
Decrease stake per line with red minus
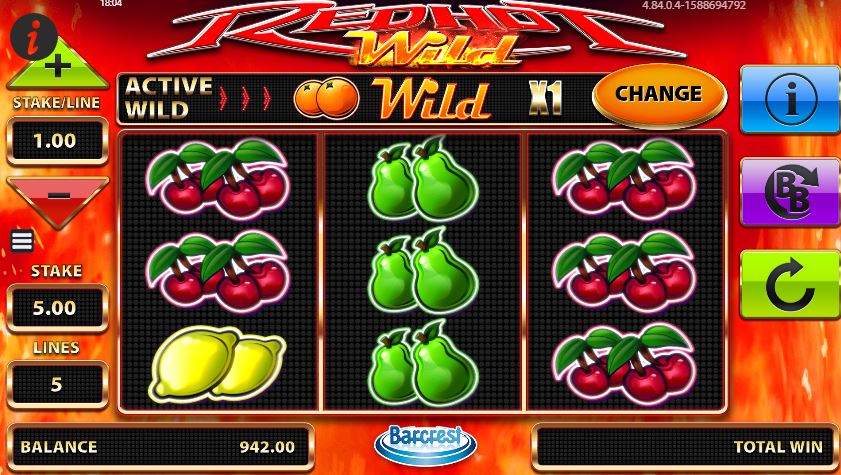tap(57, 197)
